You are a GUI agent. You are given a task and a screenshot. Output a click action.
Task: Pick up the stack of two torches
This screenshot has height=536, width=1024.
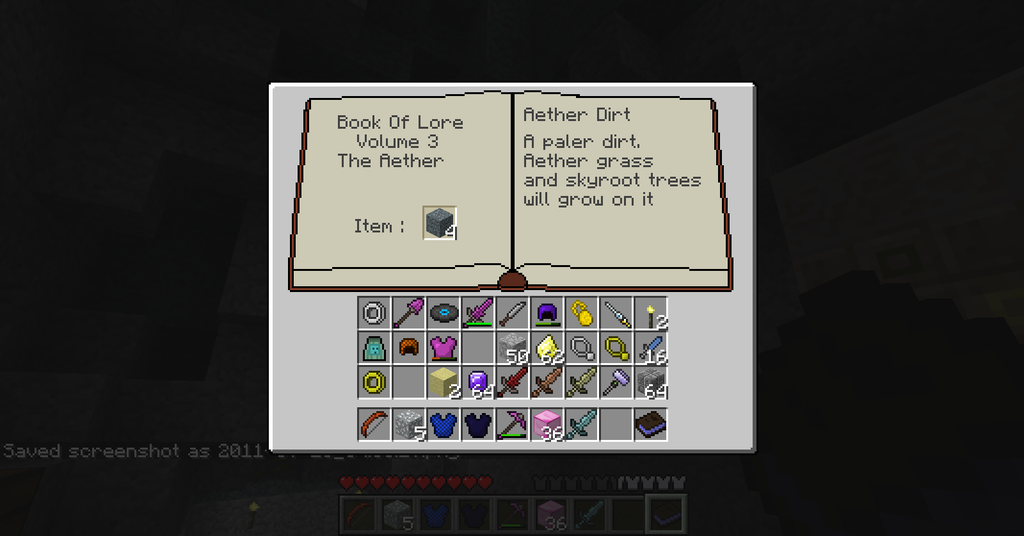(650, 314)
